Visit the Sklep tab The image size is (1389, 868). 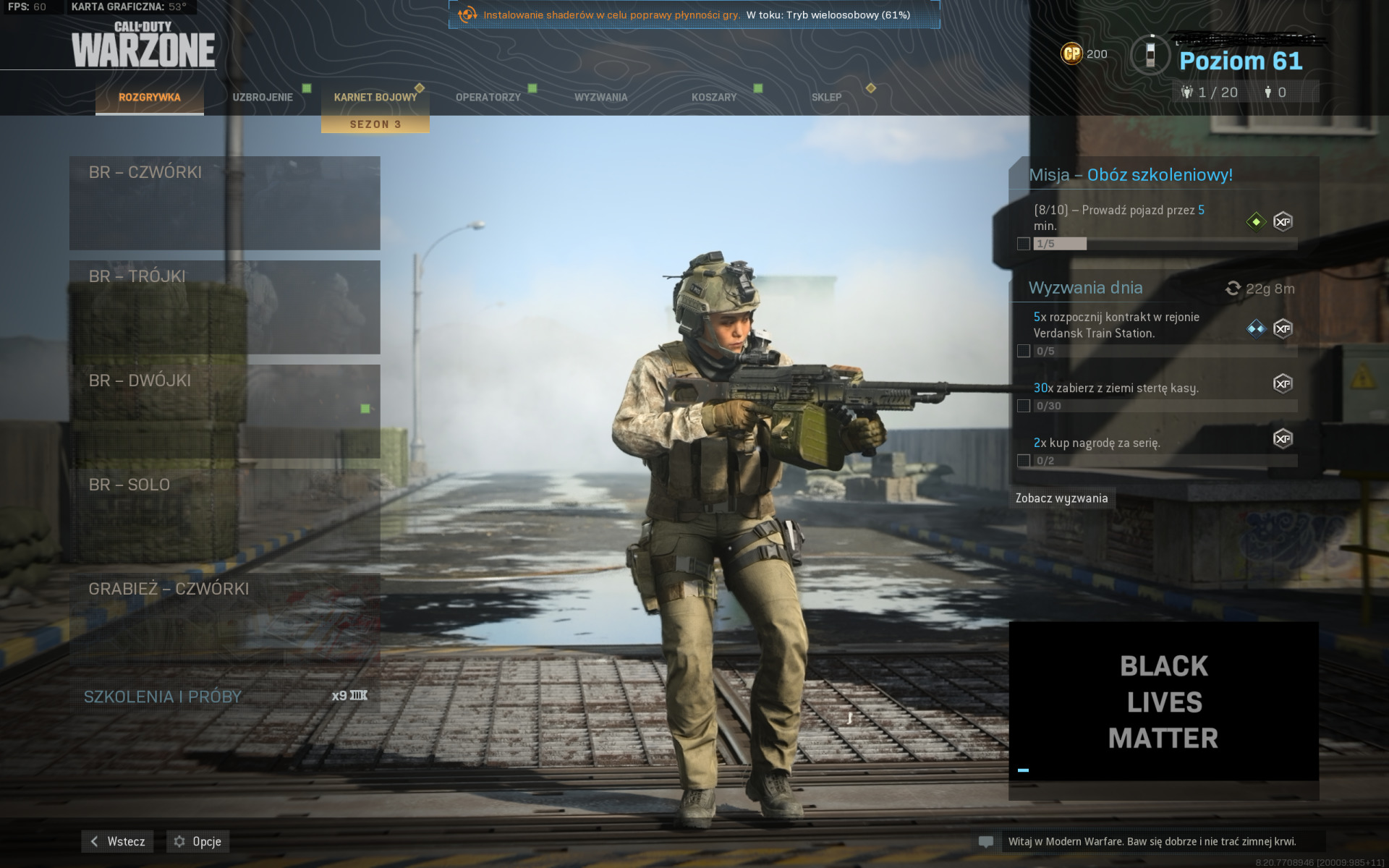[x=826, y=97]
